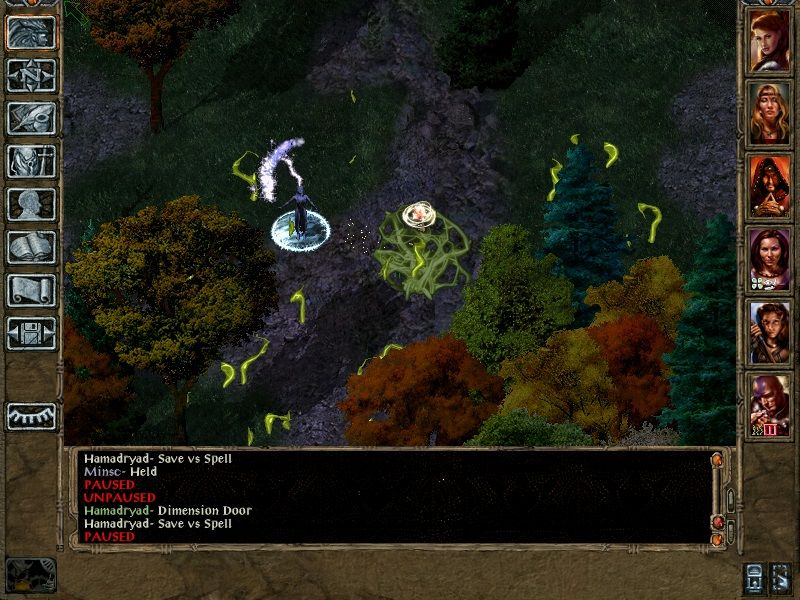This screenshot has width=800, height=600.
Task: Toggle party AI with the bottom-right corner button
Action: pyautogui.click(x=781, y=578)
